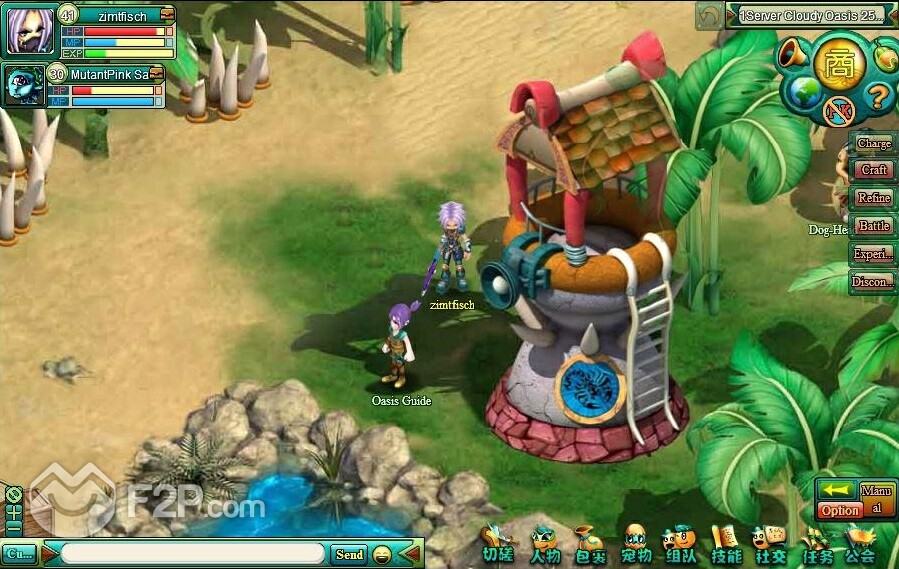The width and height of the screenshot is (899, 569).
Task: Select zimtfisch's player portrait
Action: [30, 29]
